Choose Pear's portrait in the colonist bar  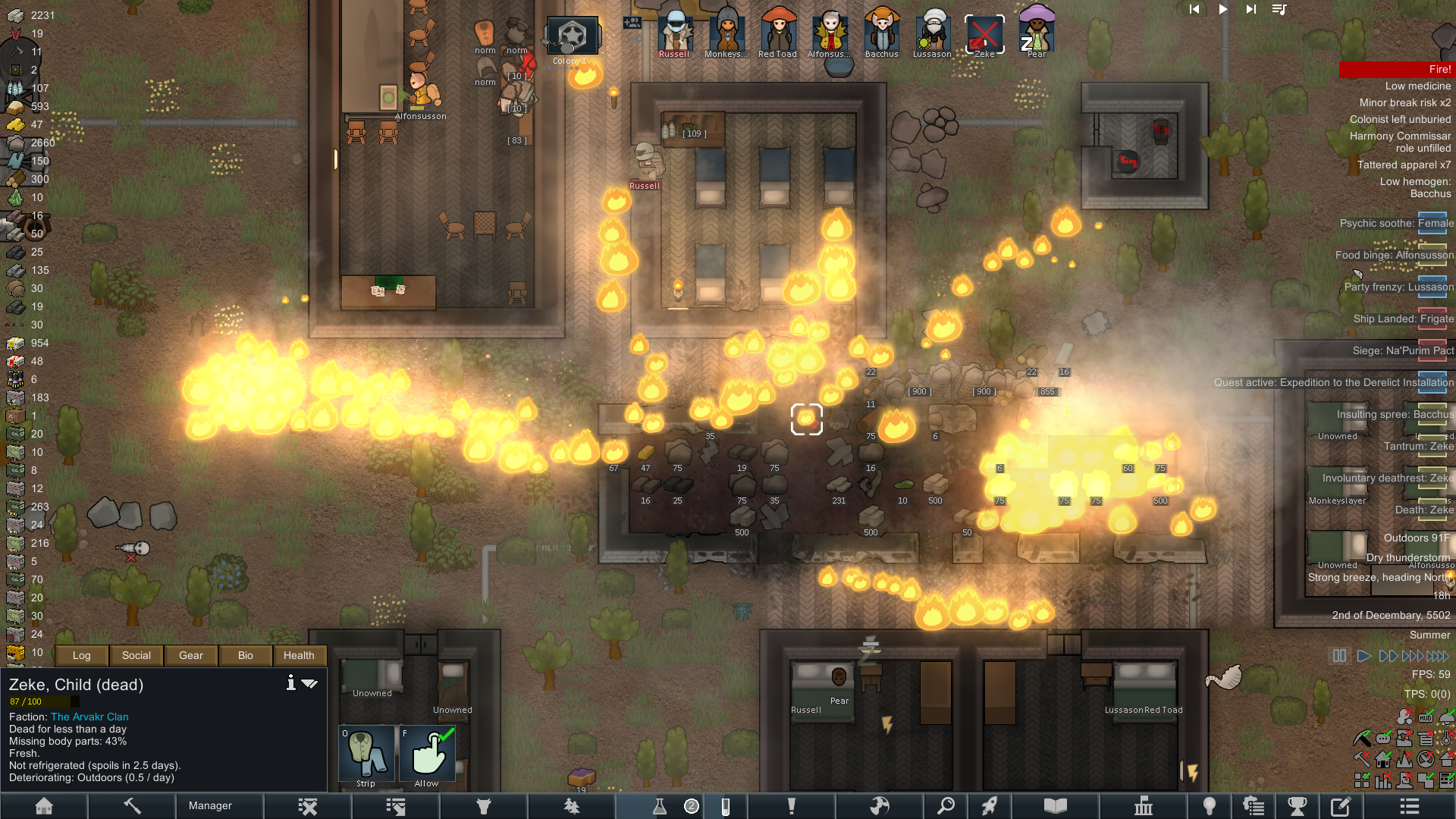(1037, 34)
